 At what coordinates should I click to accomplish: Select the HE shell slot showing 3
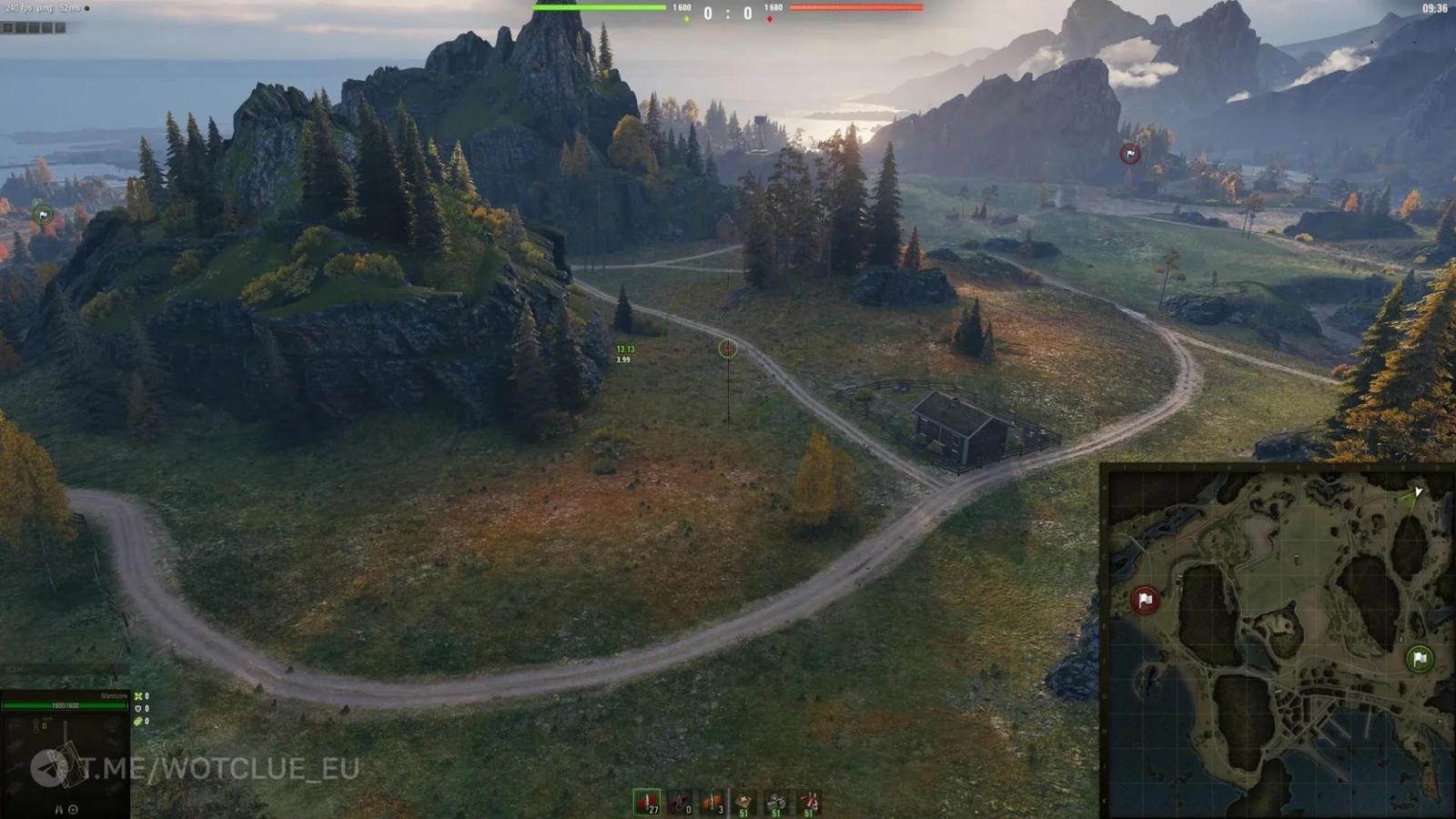pos(713,803)
